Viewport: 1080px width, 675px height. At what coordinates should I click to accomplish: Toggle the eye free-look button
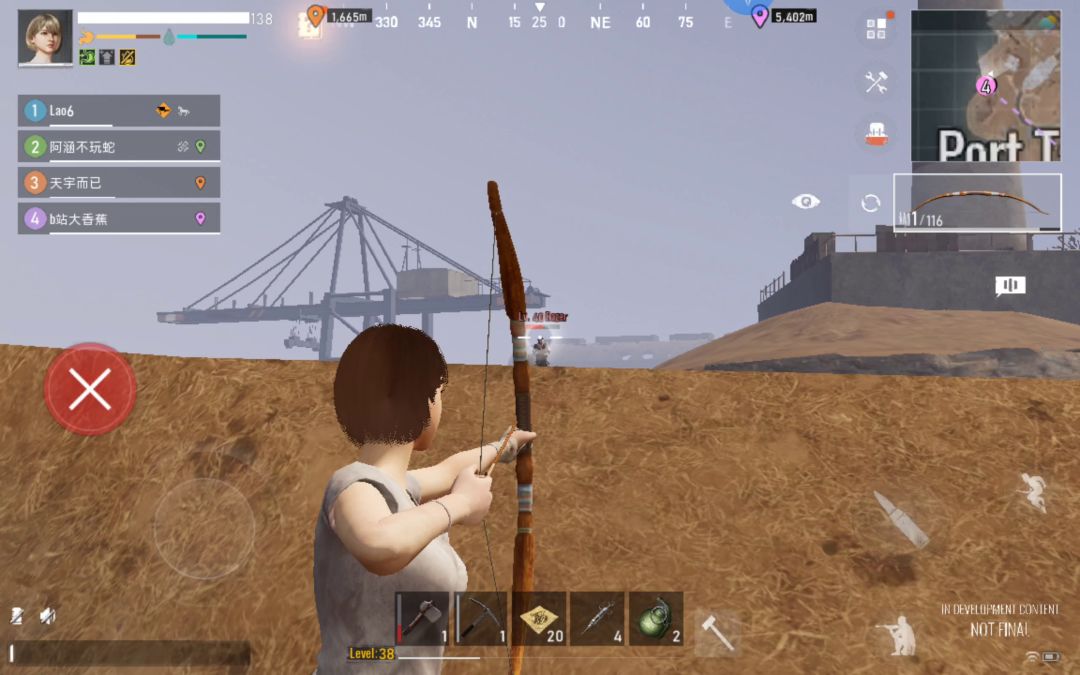click(805, 202)
